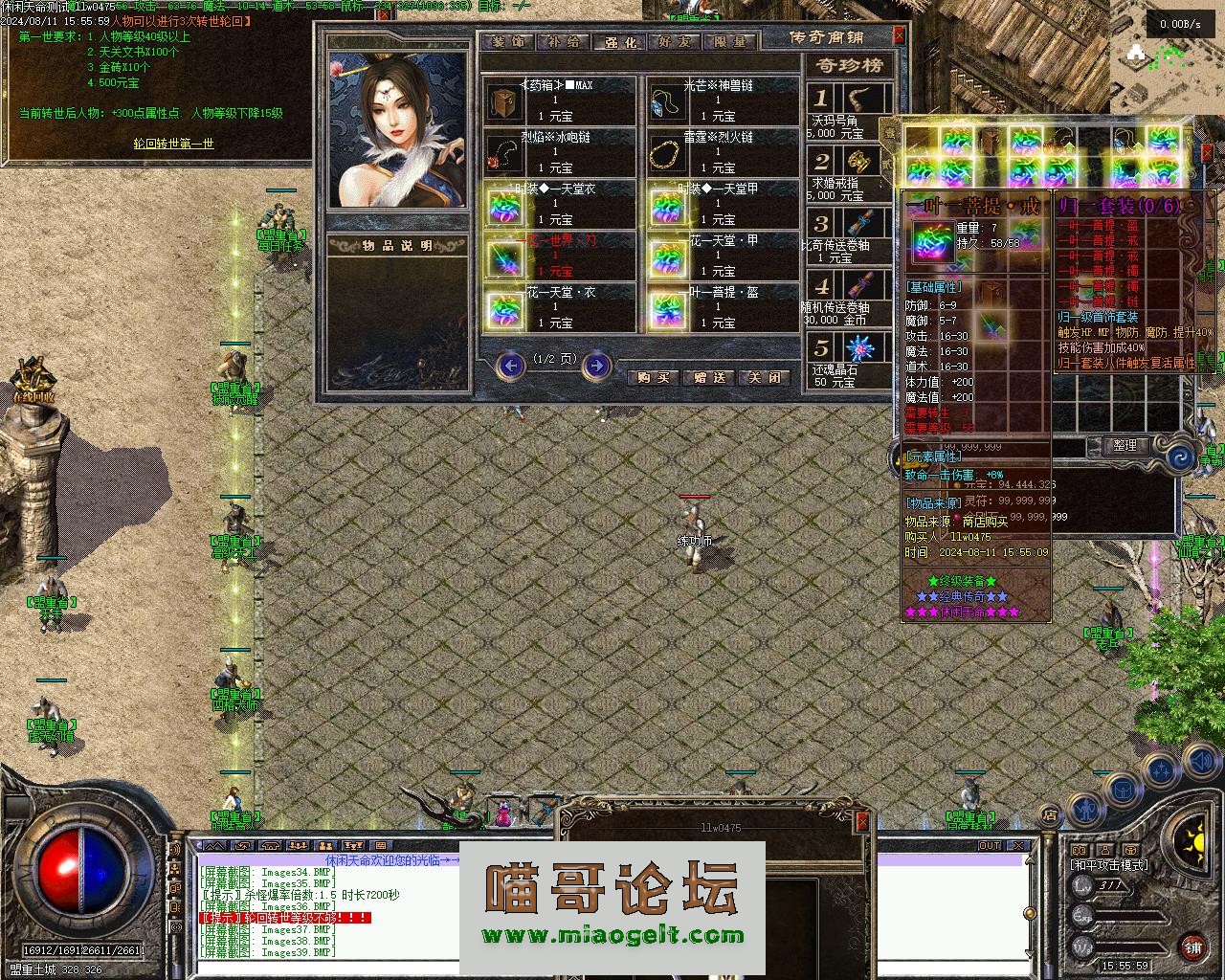Click the 轮回转世第一世 reincarnation link
The width and height of the screenshot is (1225, 980).
pos(173,145)
